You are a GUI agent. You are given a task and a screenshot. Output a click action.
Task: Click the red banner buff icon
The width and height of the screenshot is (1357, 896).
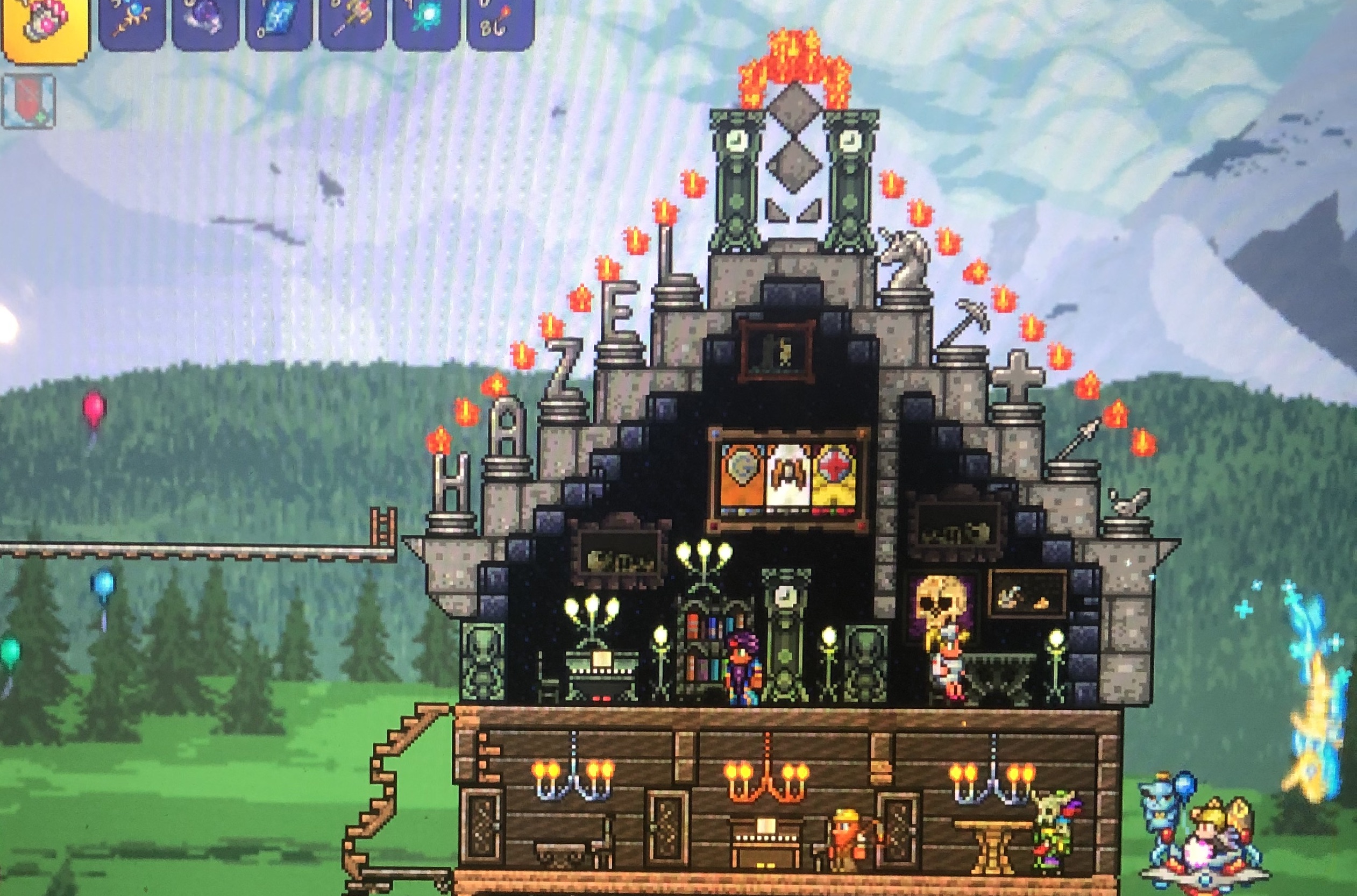29,101
